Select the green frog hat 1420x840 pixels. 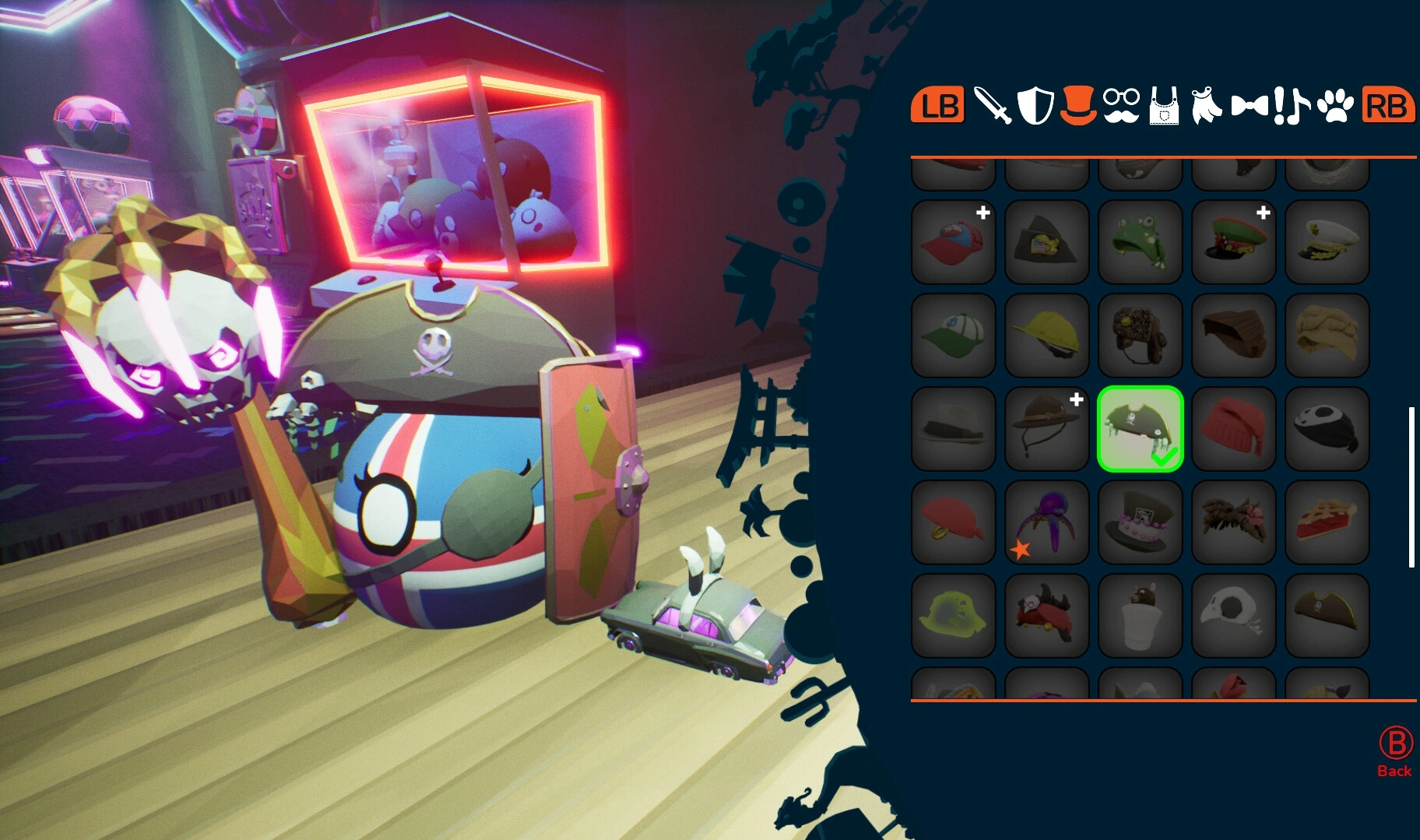[x=1141, y=241]
